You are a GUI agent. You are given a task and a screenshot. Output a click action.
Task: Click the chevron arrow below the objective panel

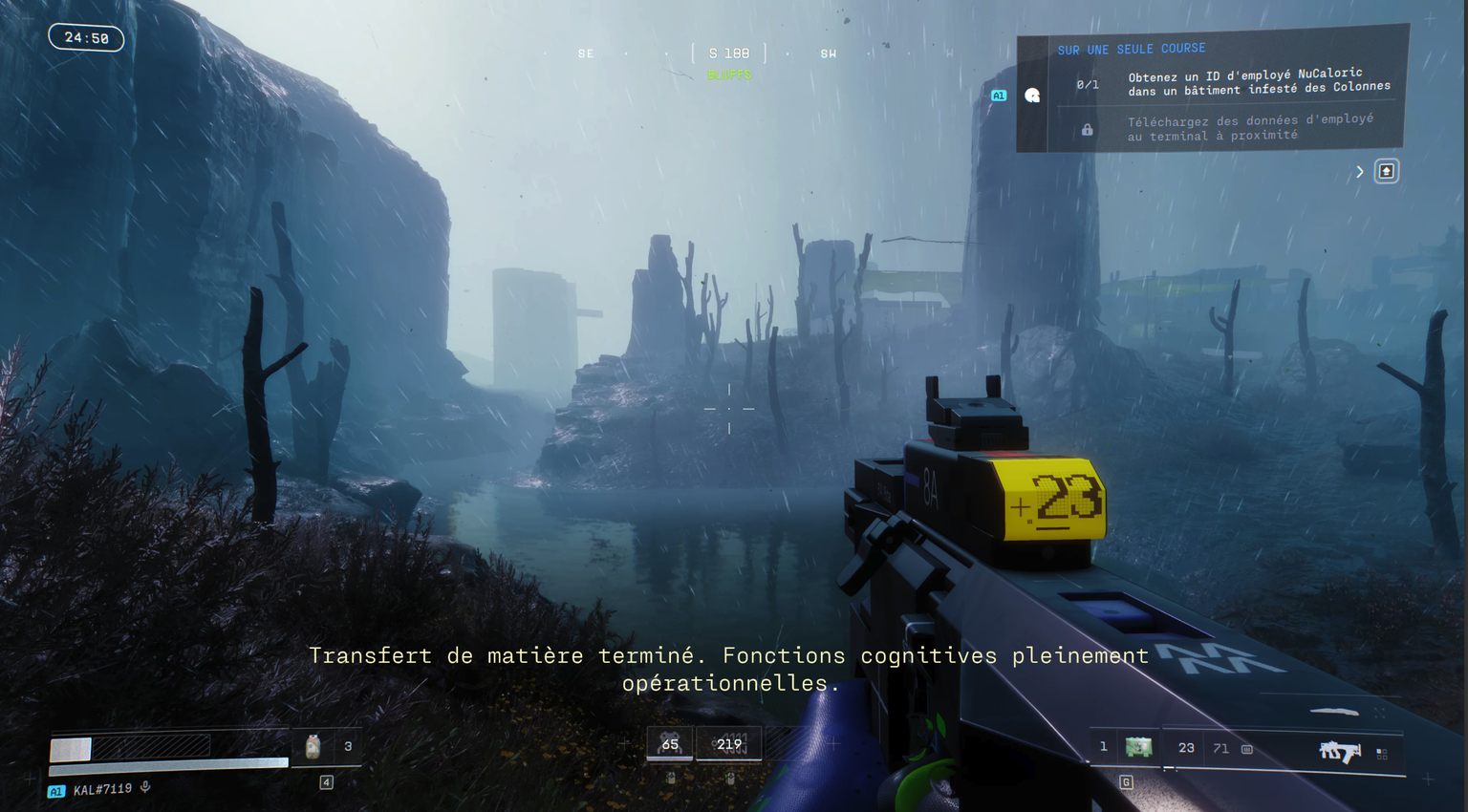pyautogui.click(x=1359, y=172)
